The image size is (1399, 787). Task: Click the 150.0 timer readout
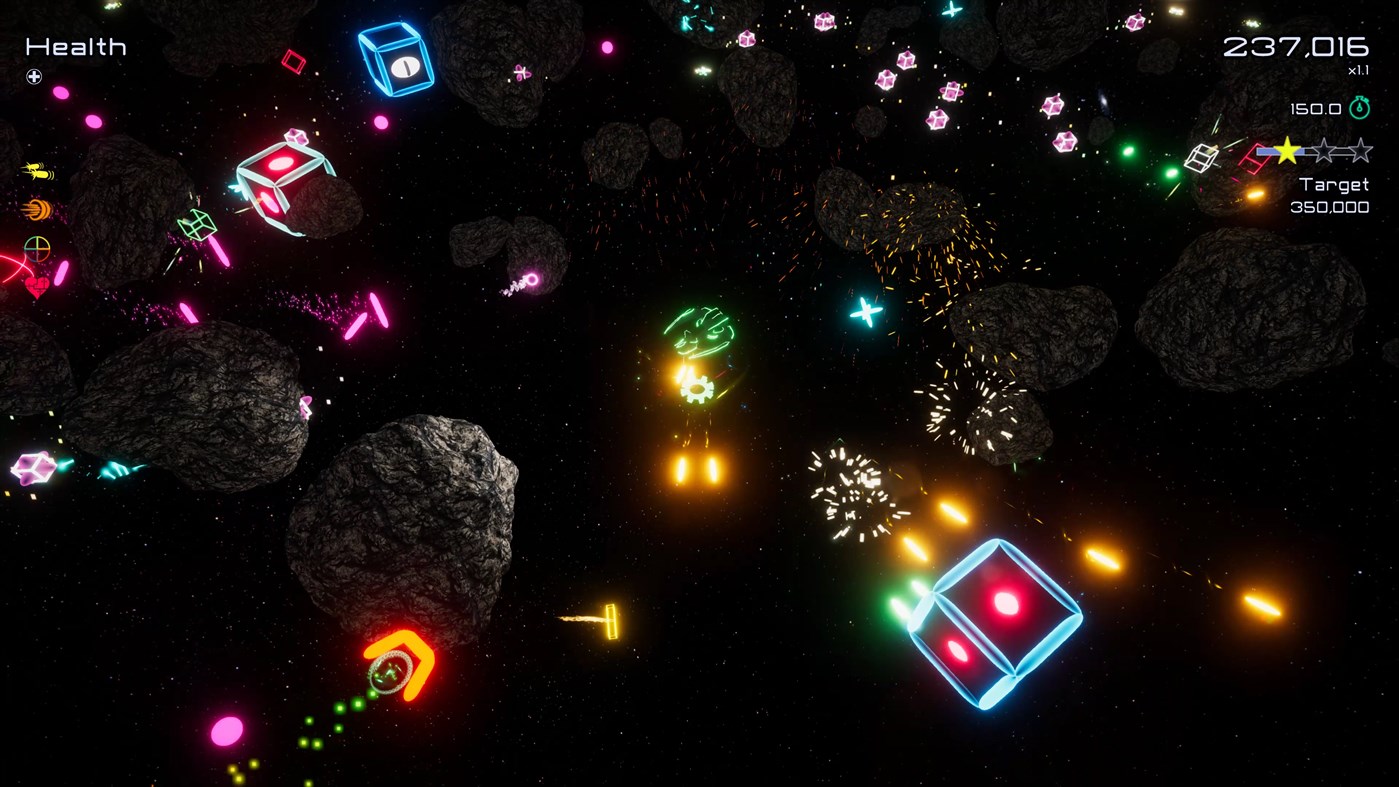click(1317, 108)
